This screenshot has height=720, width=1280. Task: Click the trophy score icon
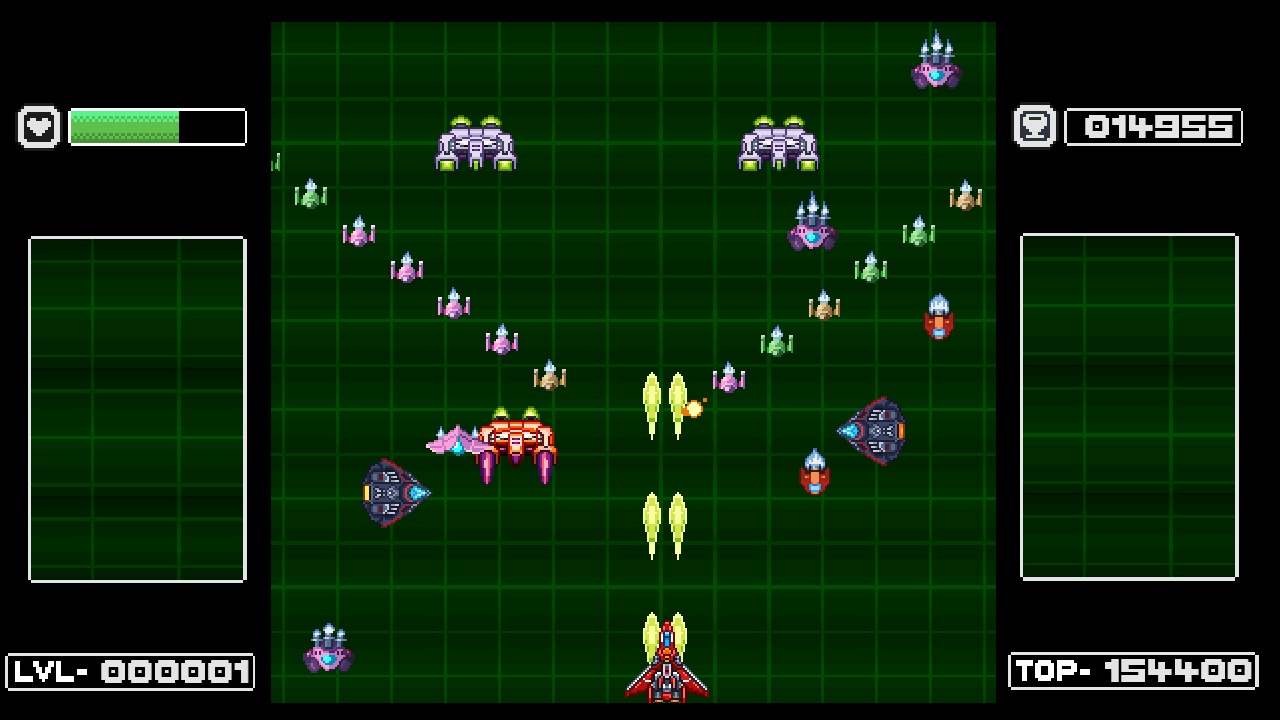click(x=1033, y=126)
